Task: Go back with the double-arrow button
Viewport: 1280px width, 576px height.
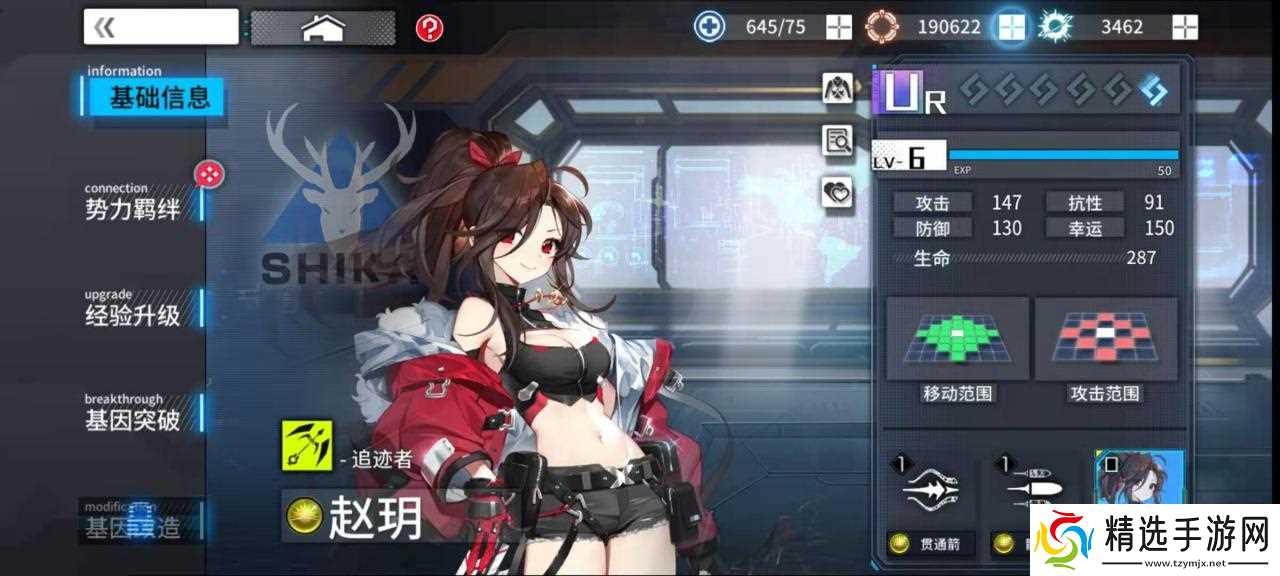Action: pos(160,27)
